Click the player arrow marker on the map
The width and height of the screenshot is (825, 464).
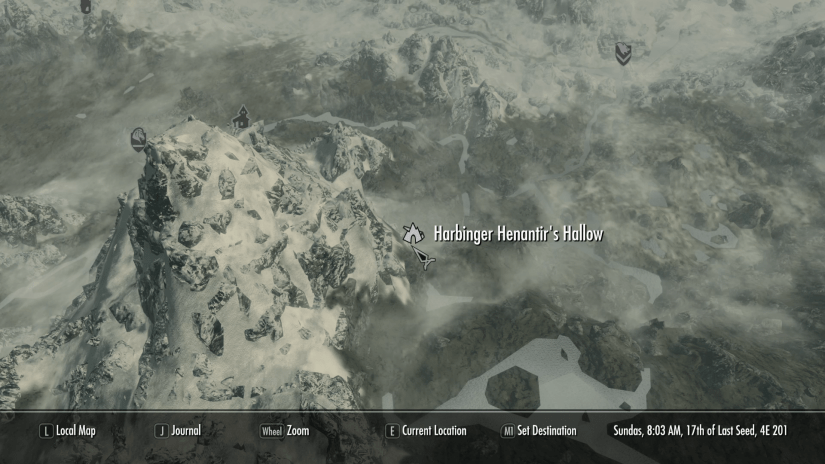pyautogui.click(x=427, y=260)
